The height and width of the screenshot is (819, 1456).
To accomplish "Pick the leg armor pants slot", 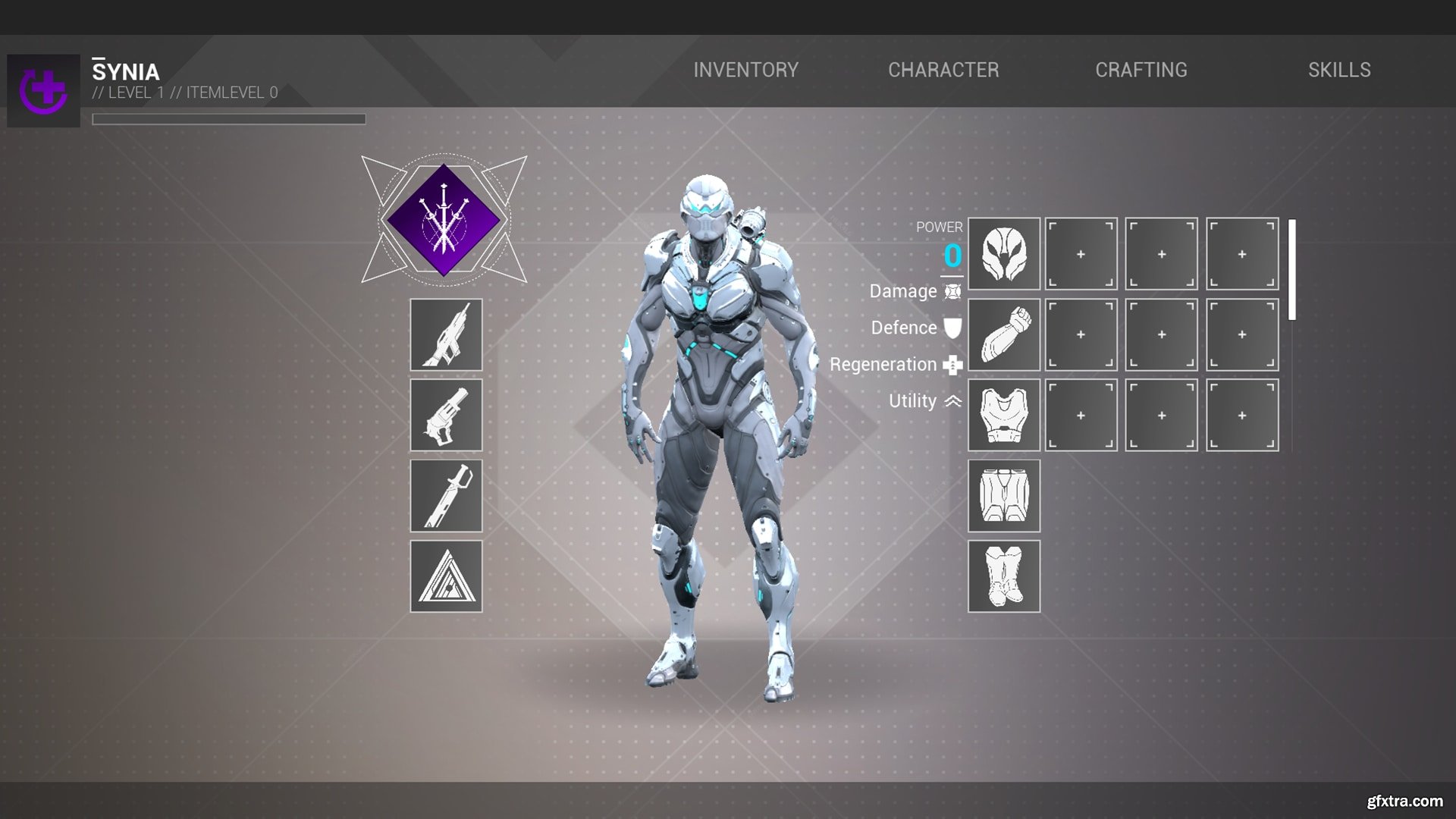I will click(1003, 496).
